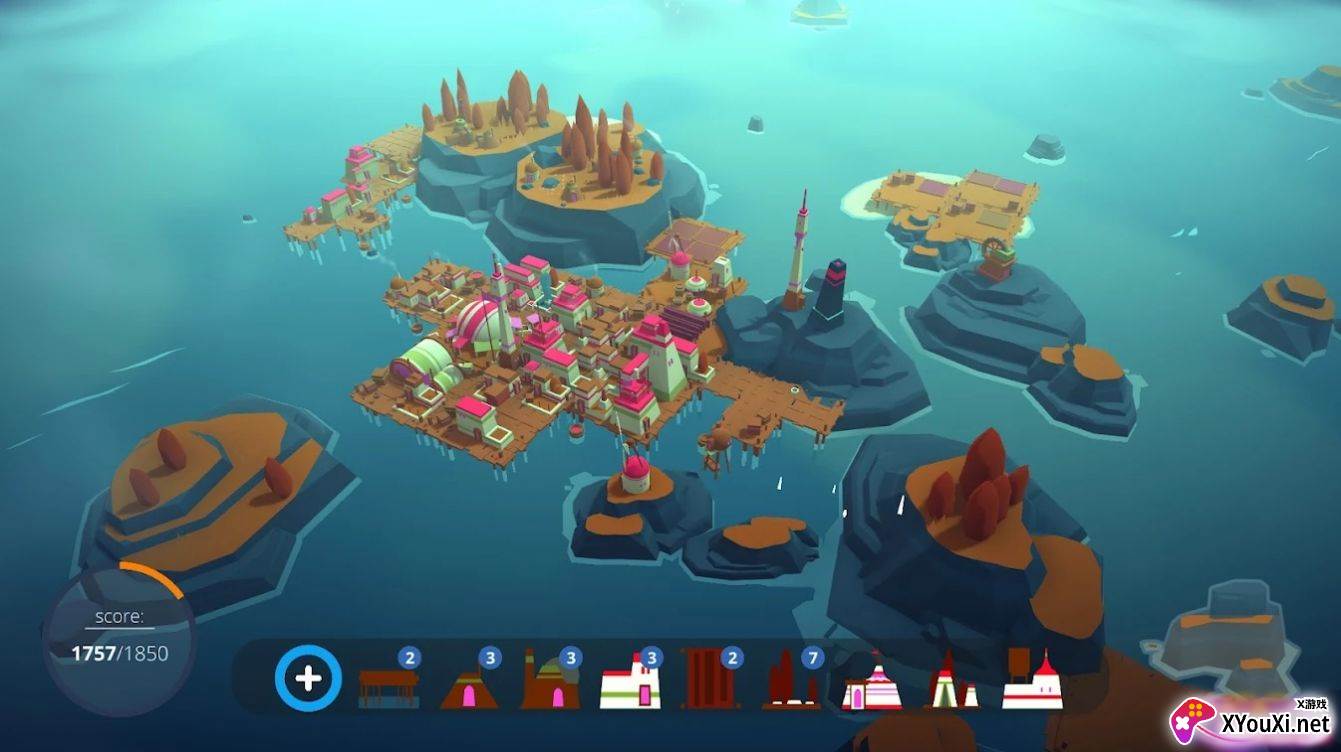This screenshot has height=752, width=1341.
Task: Choose the tall spire tent building
Action: point(952,684)
